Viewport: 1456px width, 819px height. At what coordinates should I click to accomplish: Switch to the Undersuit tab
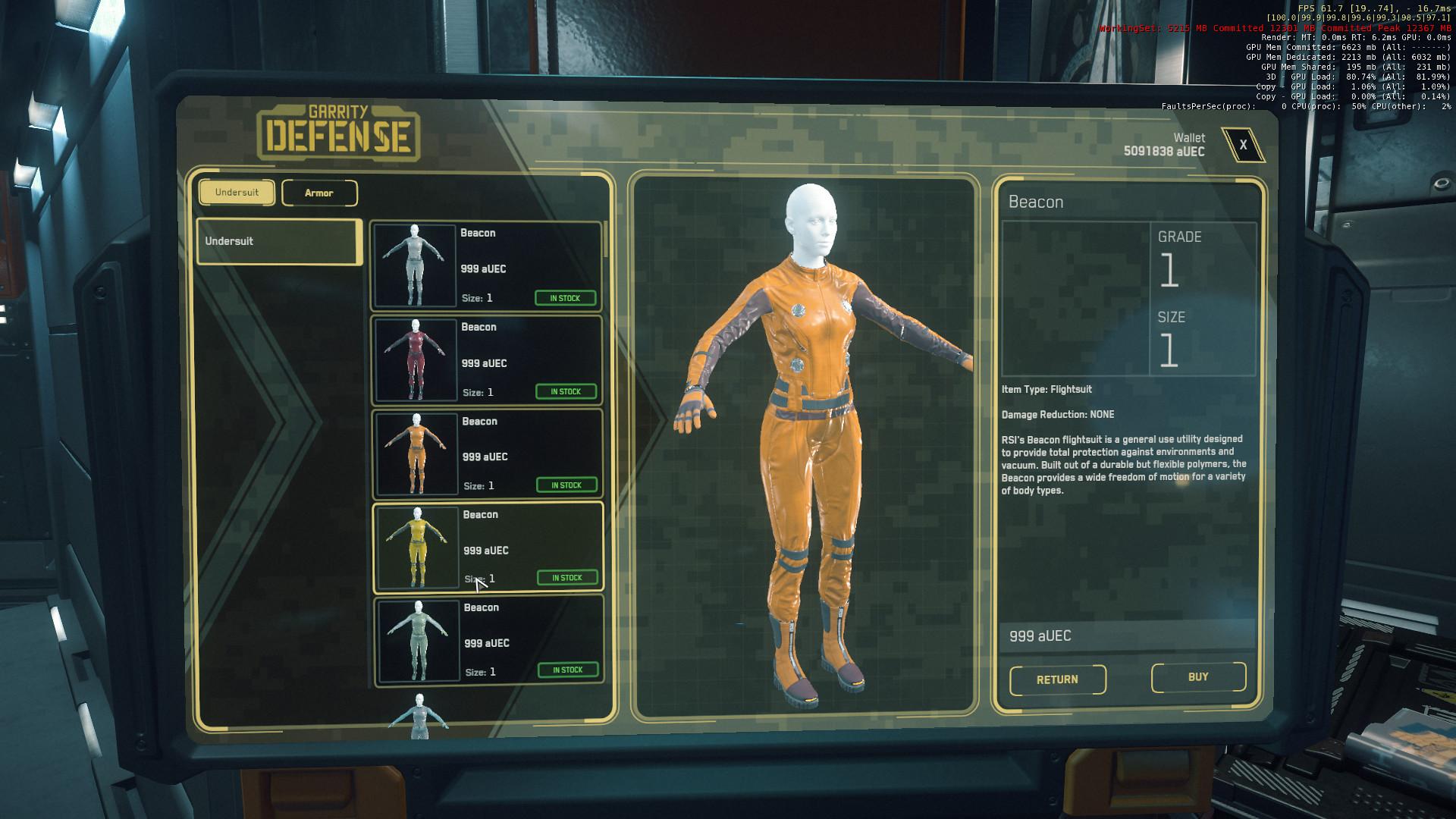(237, 193)
